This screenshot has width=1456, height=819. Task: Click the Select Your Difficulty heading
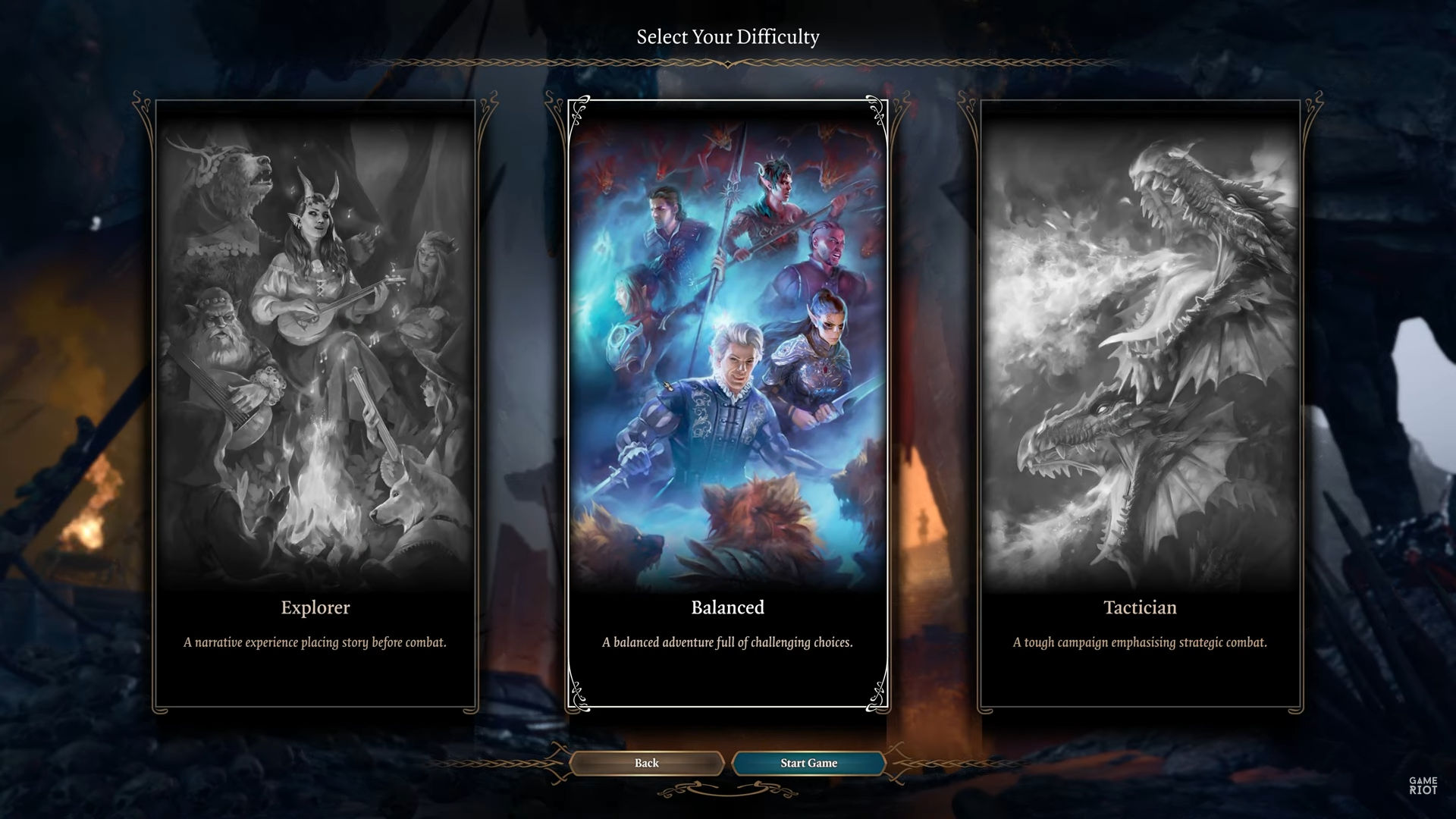coord(728,35)
